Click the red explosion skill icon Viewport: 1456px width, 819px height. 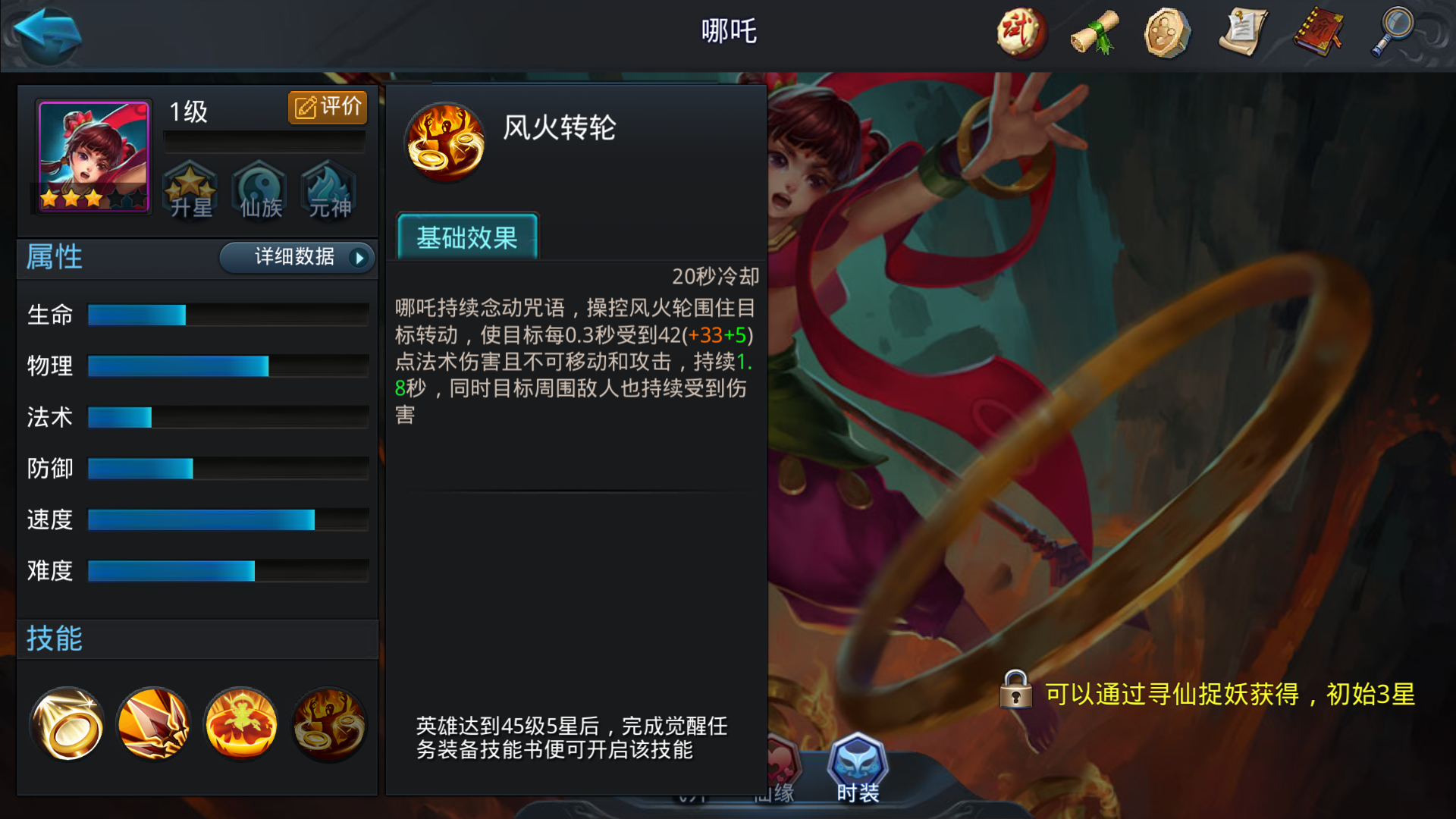pyautogui.click(x=240, y=724)
